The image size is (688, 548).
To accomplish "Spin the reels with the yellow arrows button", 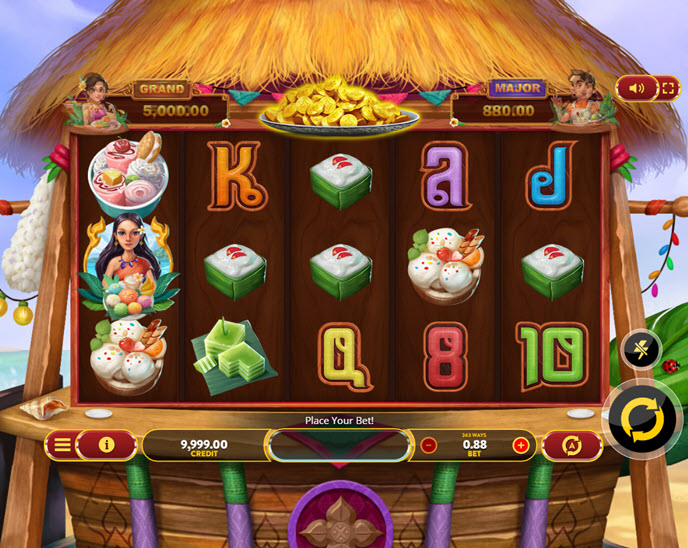I will [641, 420].
